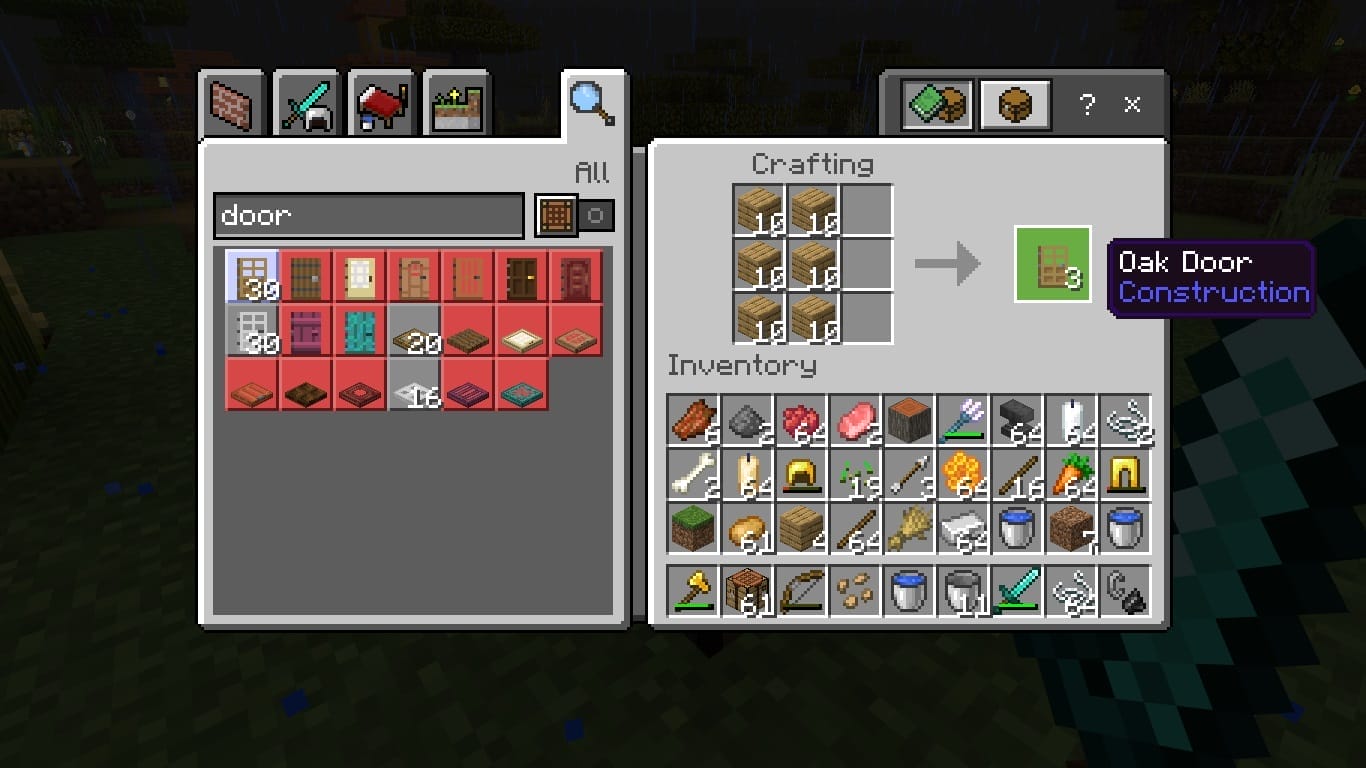Click the search box containing "door"
1366x768 pixels.
(x=368, y=215)
